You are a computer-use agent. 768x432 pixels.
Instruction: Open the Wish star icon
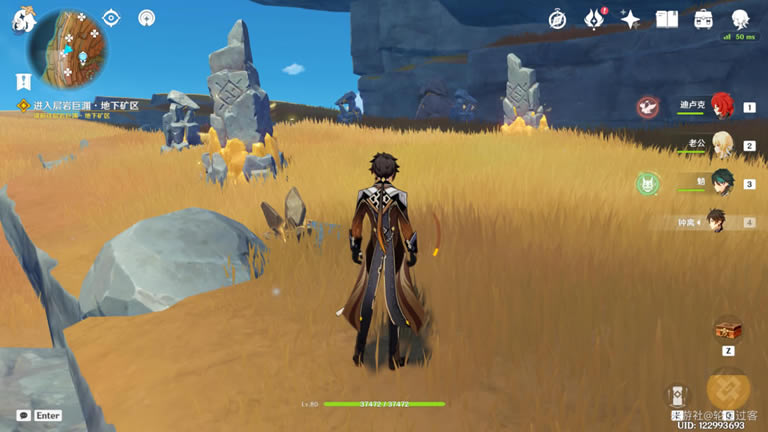point(630,19)
